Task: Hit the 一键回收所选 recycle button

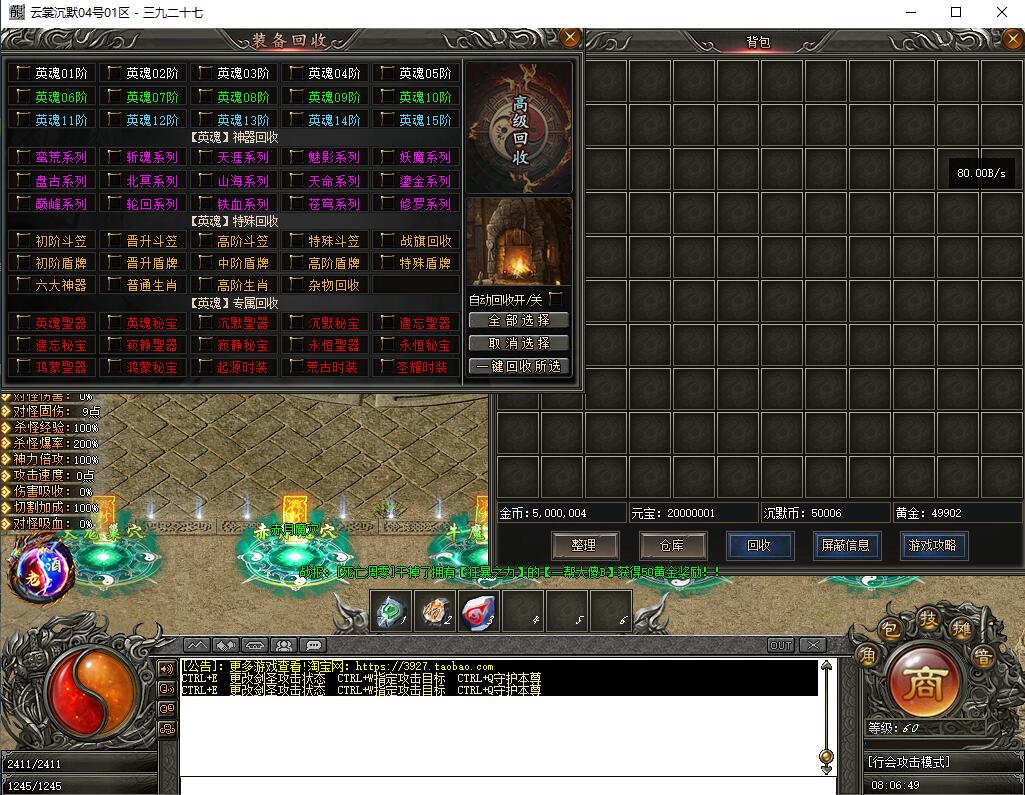Action: 518,366
